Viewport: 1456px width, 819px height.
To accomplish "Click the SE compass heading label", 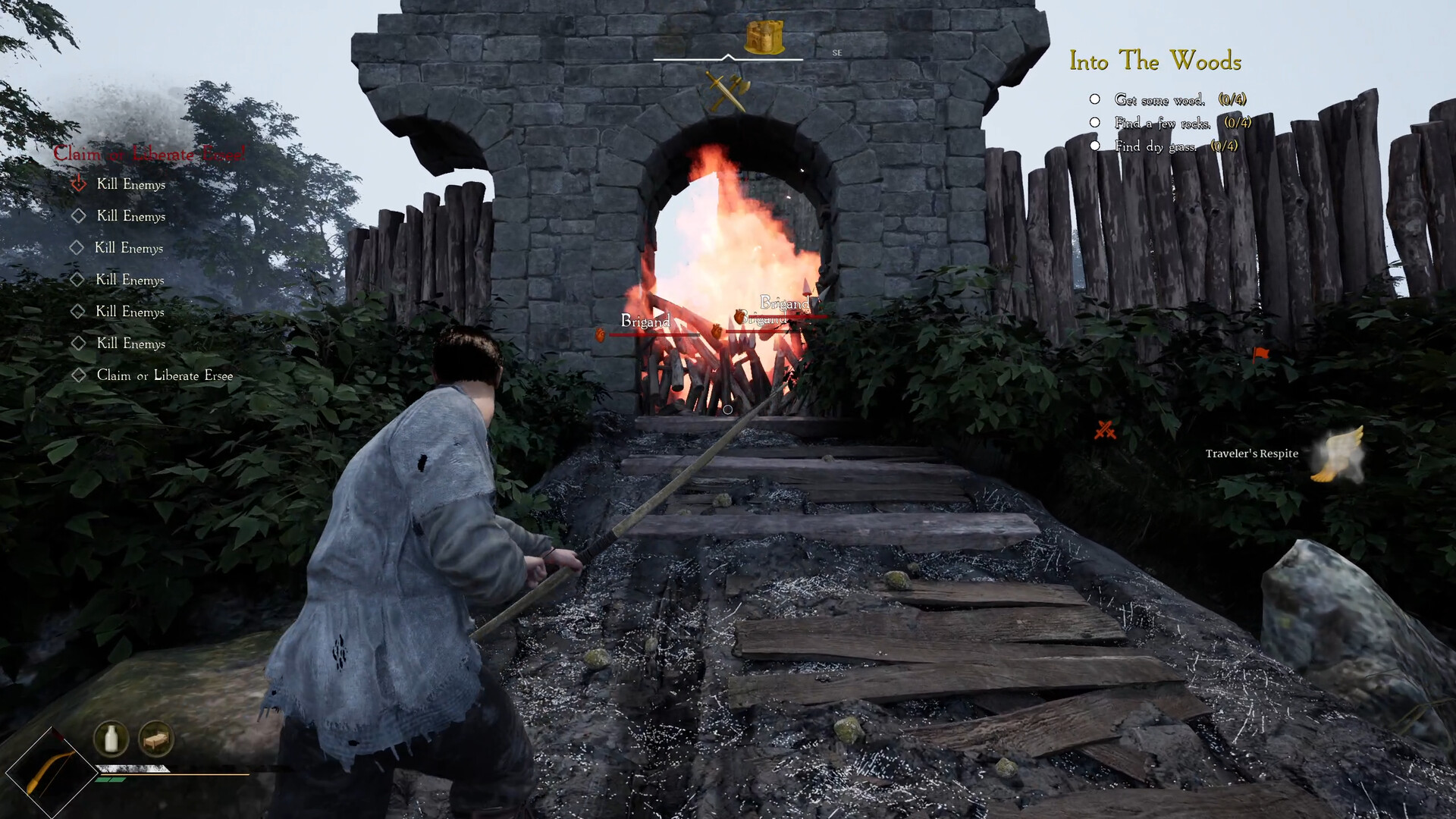I will tap(837, 53).
